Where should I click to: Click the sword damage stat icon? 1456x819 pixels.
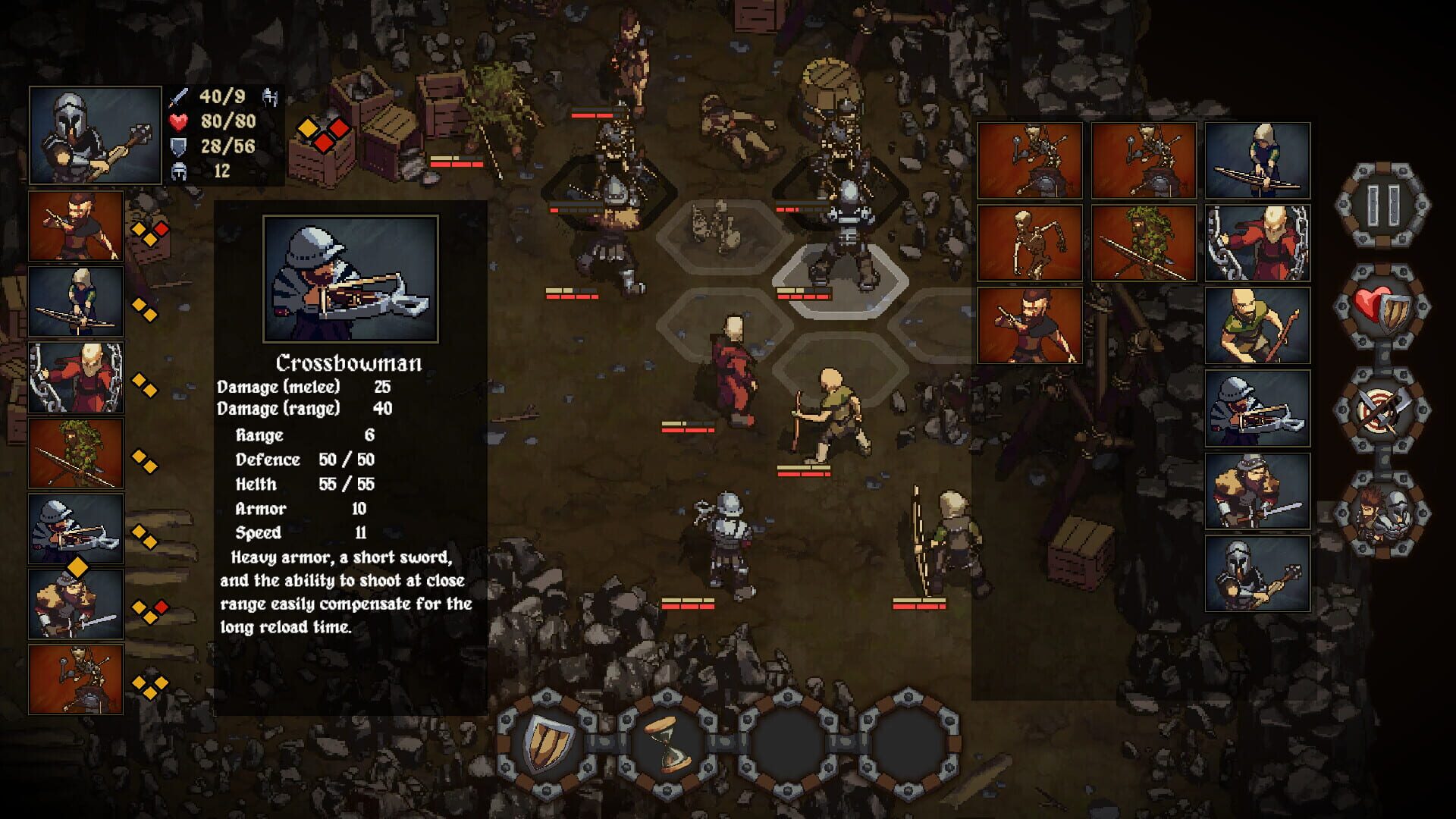[x=179, y=97]
